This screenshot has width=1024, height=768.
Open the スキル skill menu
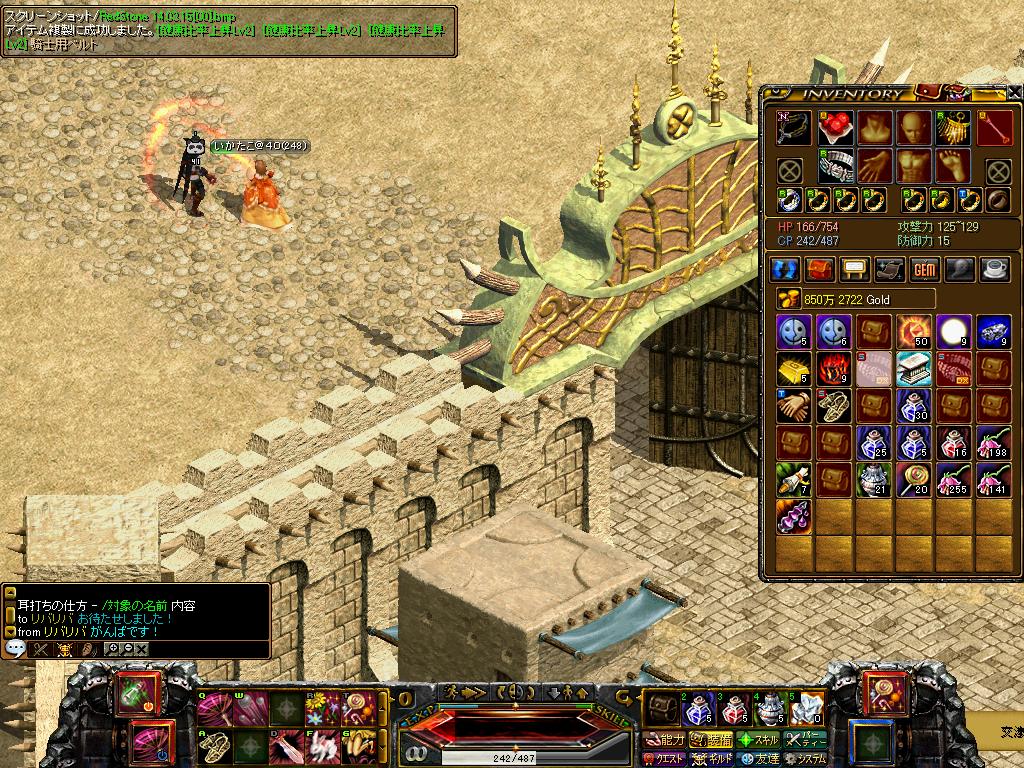coord(759,740)
